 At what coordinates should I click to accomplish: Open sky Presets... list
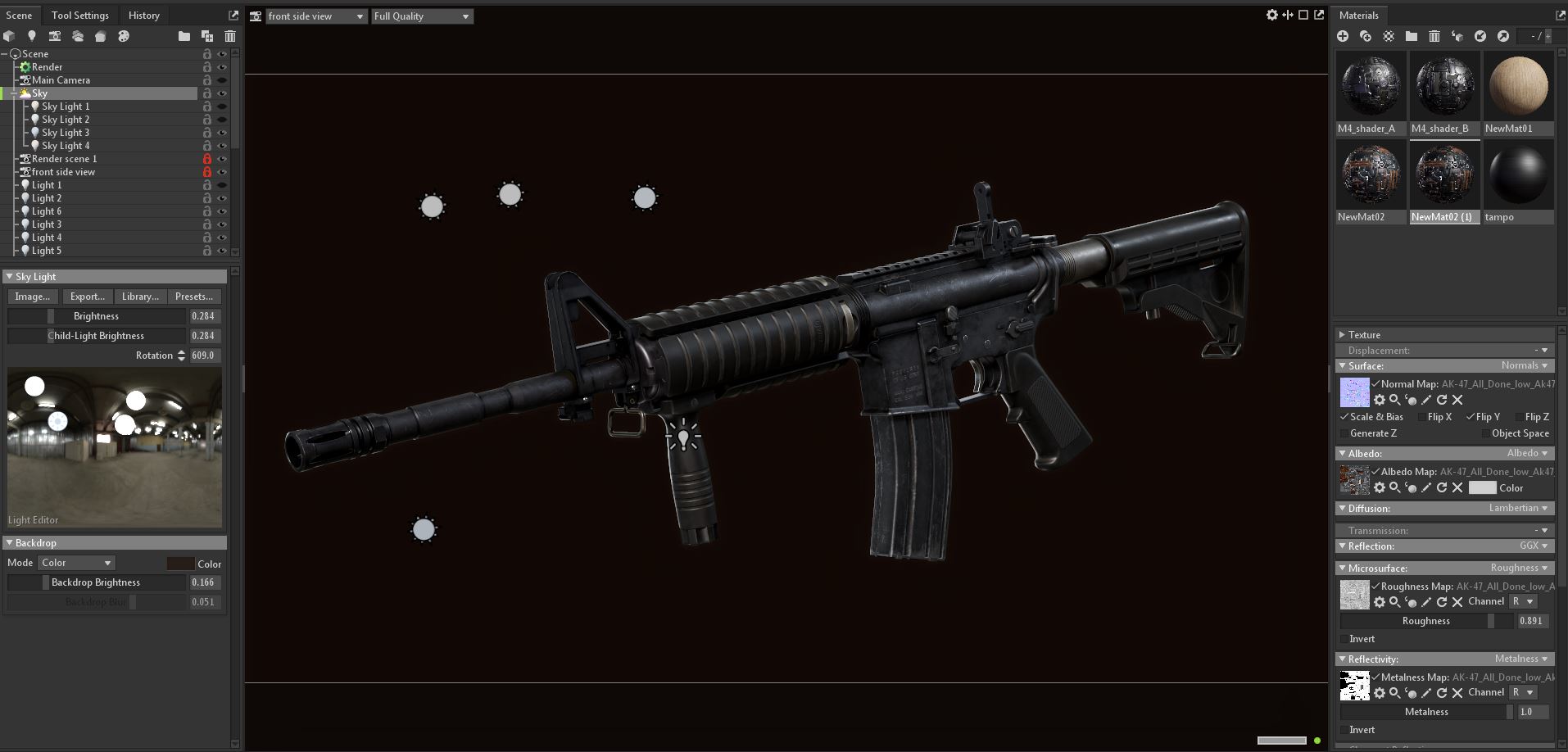click(194, 297)
